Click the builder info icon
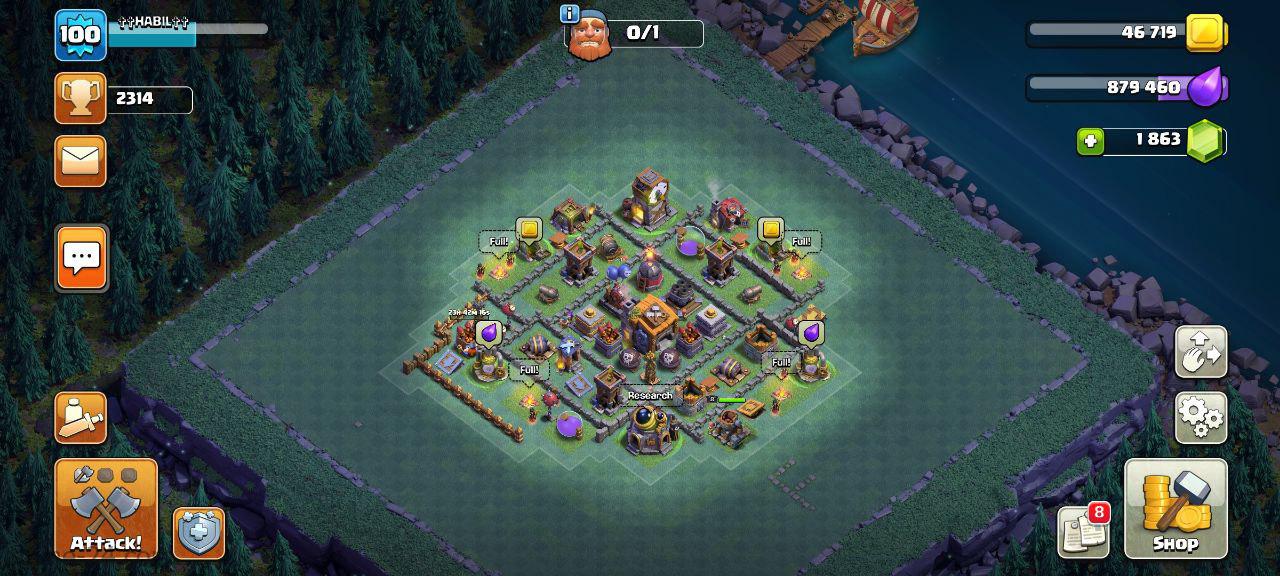The height and width of the screenshot is (576, 1280). 570,13
